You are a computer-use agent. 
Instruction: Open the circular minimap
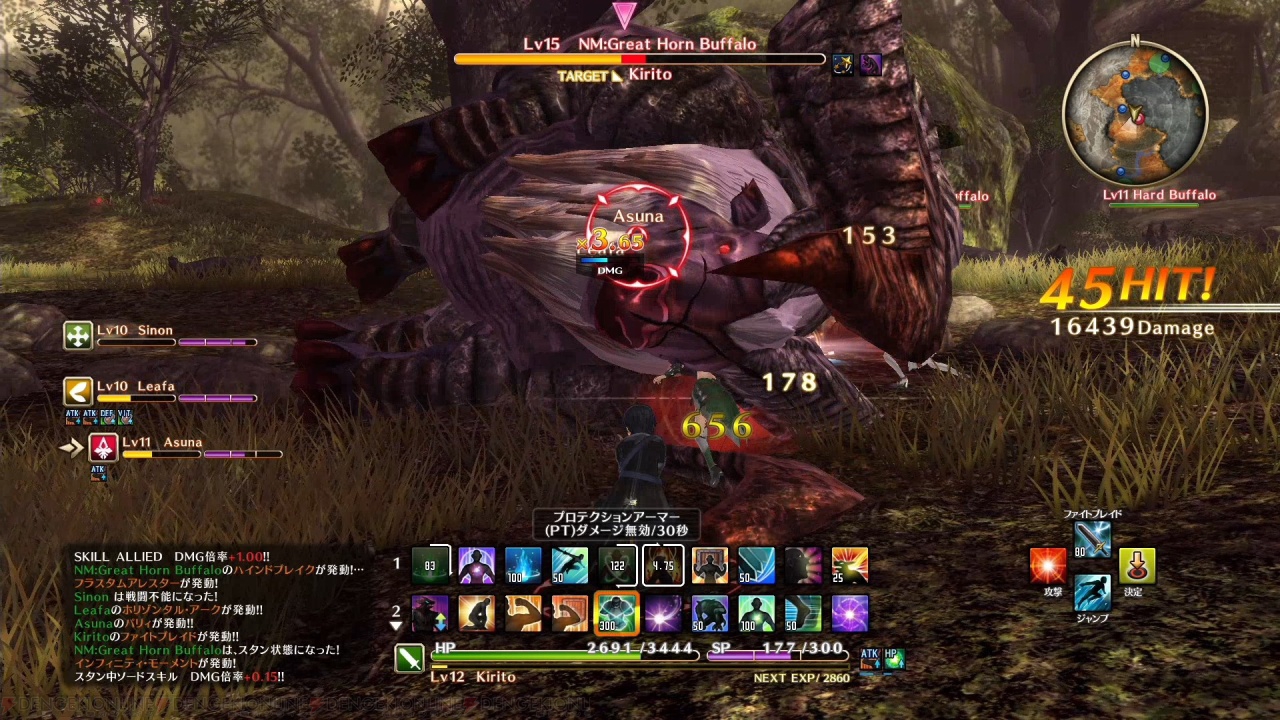coord(1135,112)
